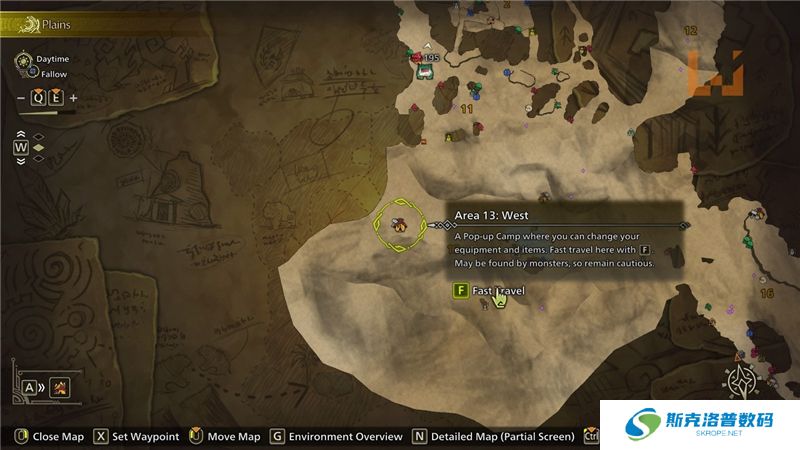Zoom in the map with plus
This screenshot has height=450, width=800.
[73, 98]
